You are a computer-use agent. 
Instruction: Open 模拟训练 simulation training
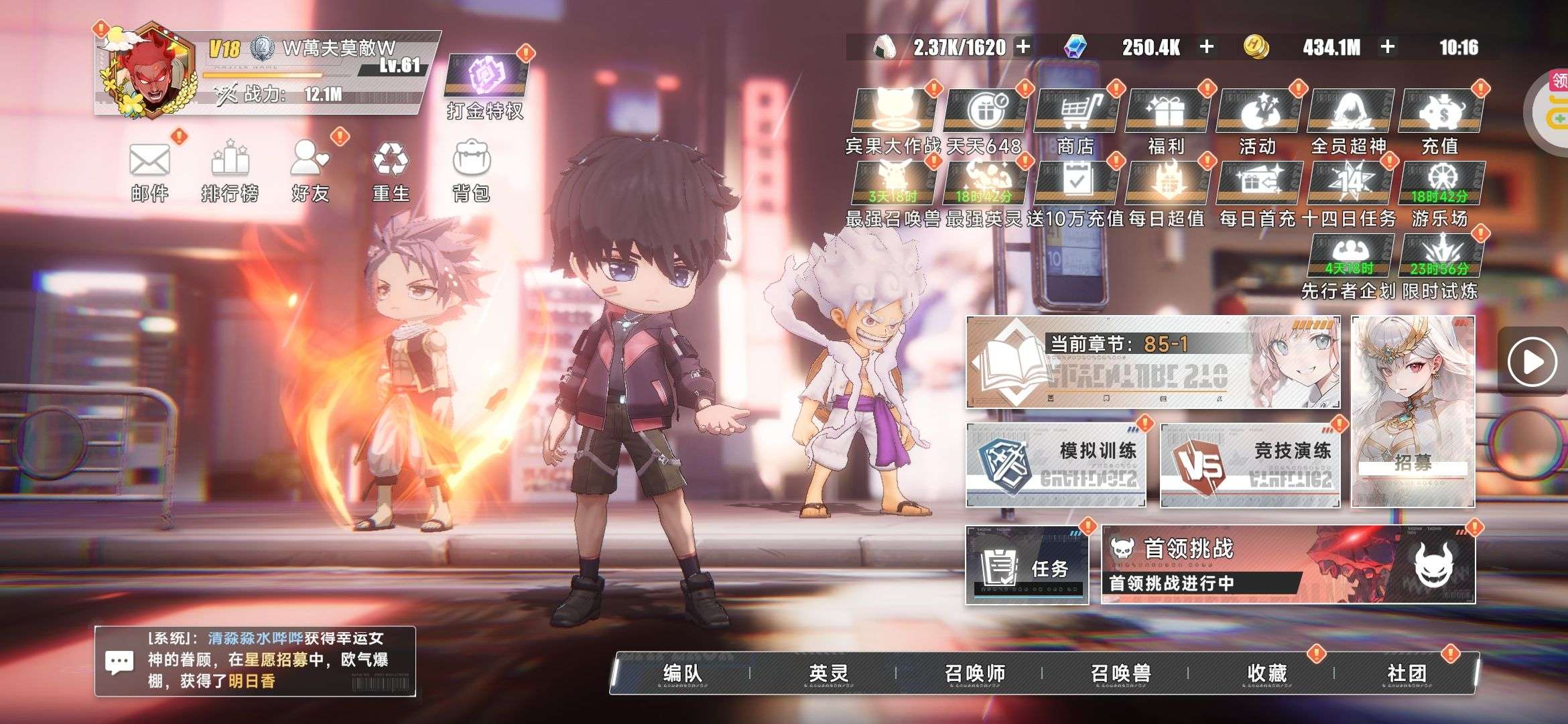[x=1055, y=465]
